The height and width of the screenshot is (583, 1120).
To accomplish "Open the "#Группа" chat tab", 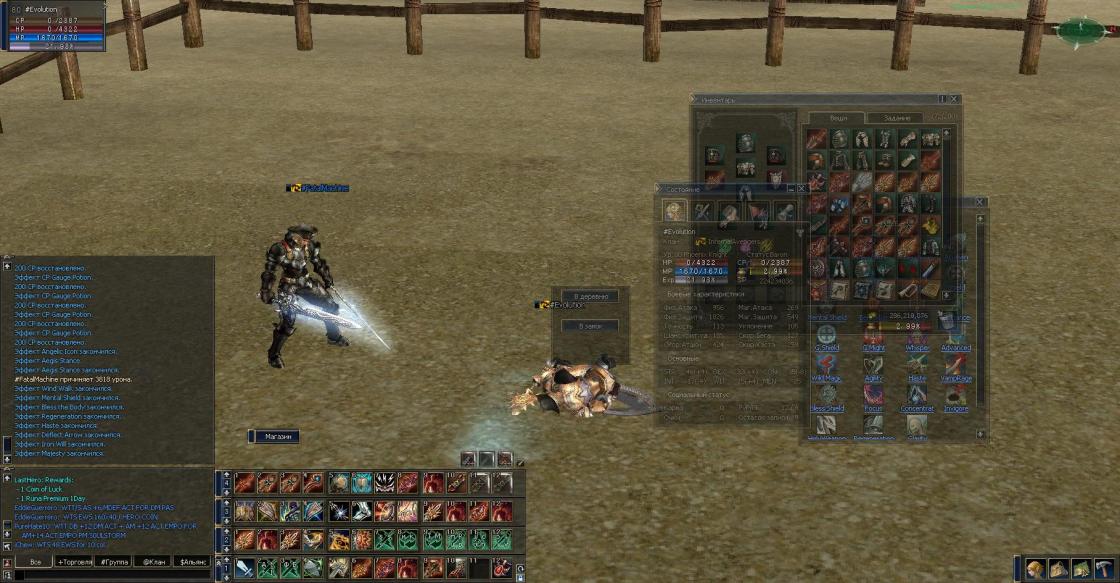I will (113, 562).
